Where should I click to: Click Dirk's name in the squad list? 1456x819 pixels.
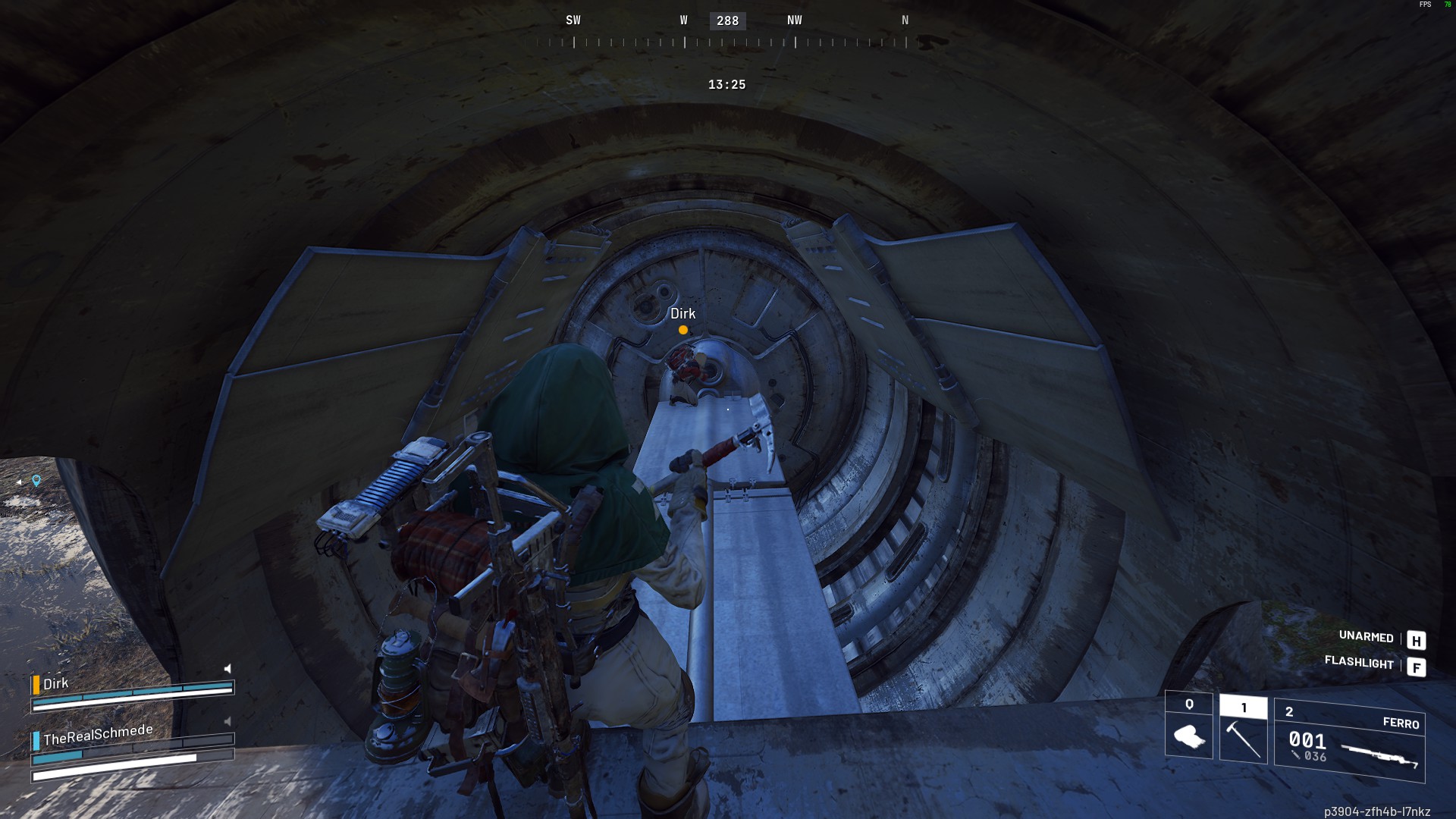click(55, 683)
